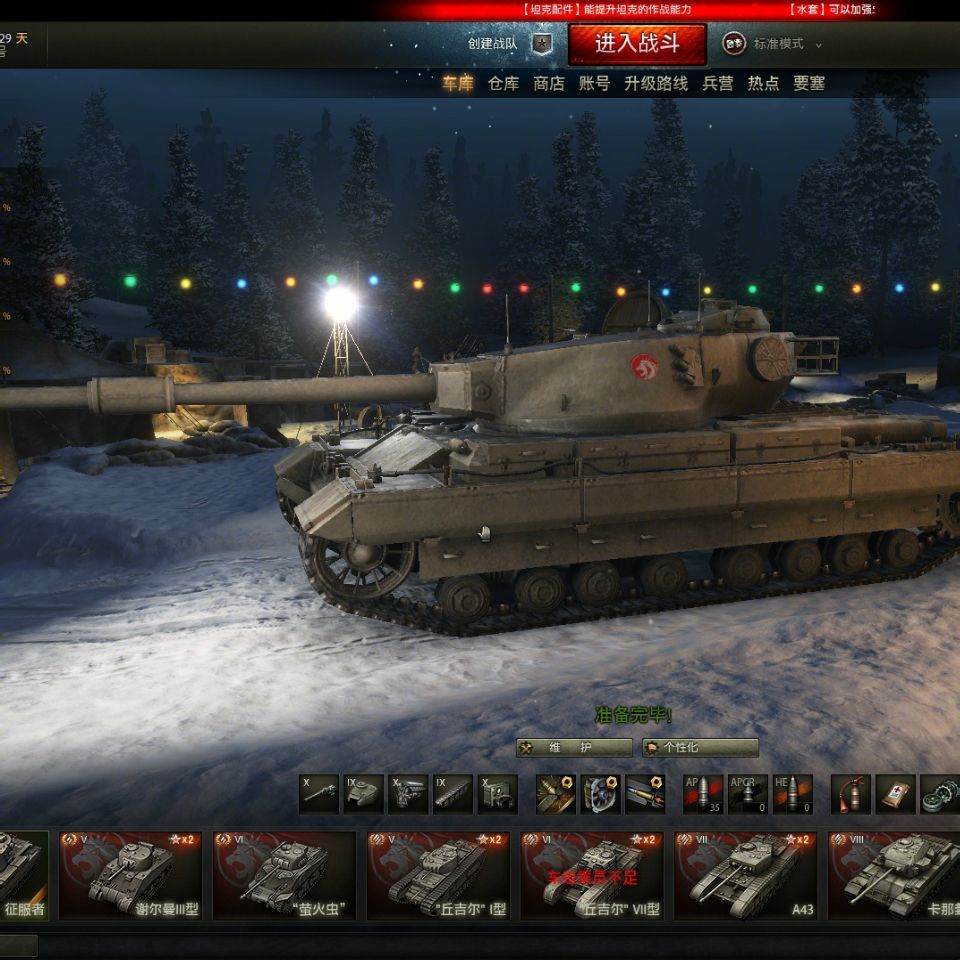
Task: Click the fire extinguisher consumable slot
Action: click(851, 794)
